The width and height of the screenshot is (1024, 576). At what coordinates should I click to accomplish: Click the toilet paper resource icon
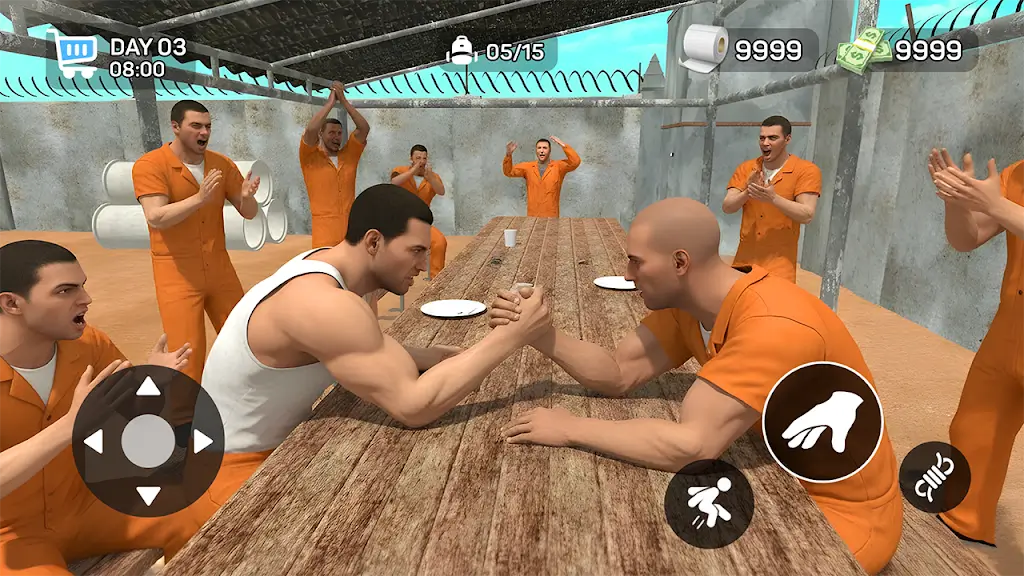(704, 48)
